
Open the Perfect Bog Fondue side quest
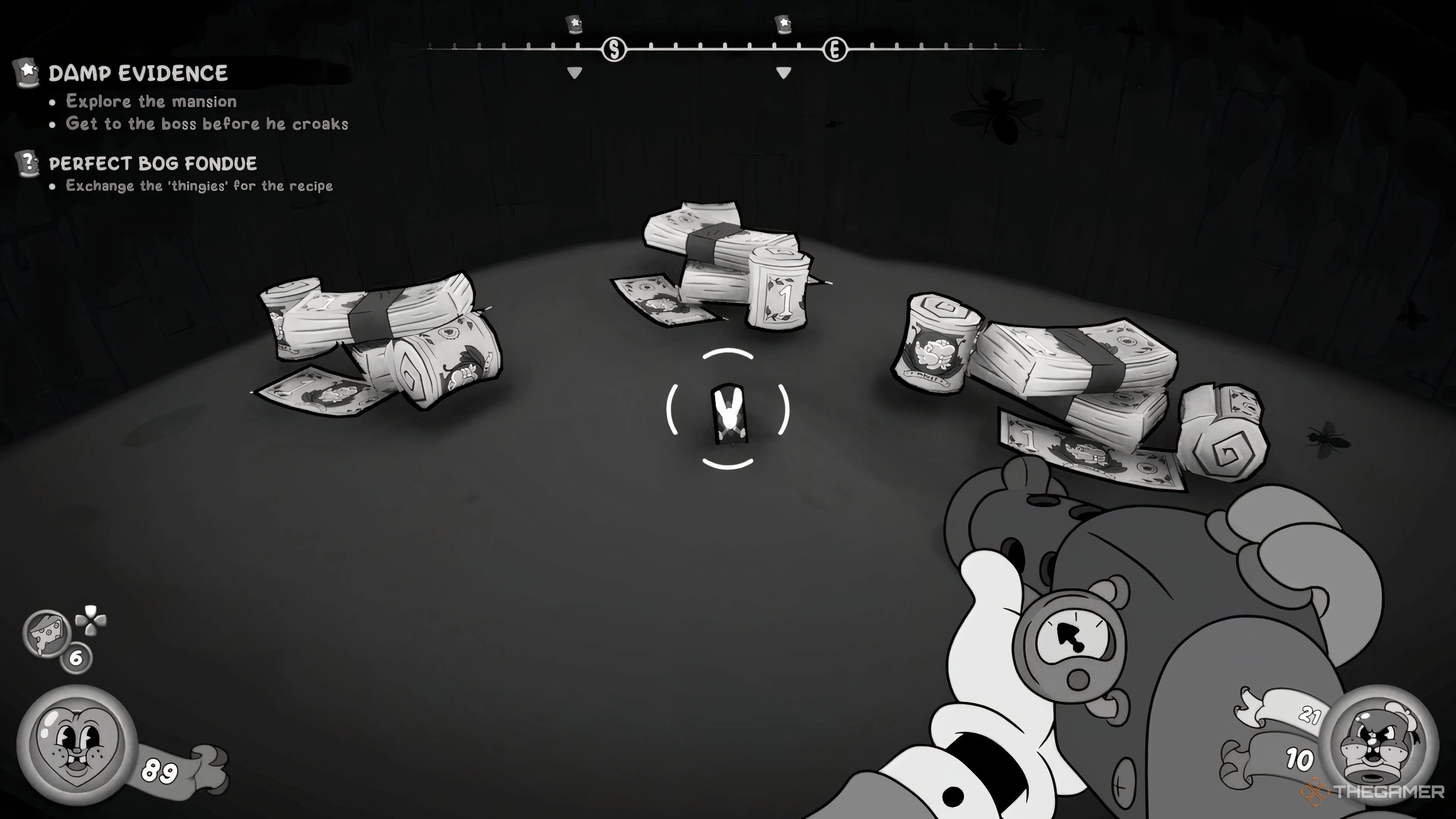[x=152, y=164]
